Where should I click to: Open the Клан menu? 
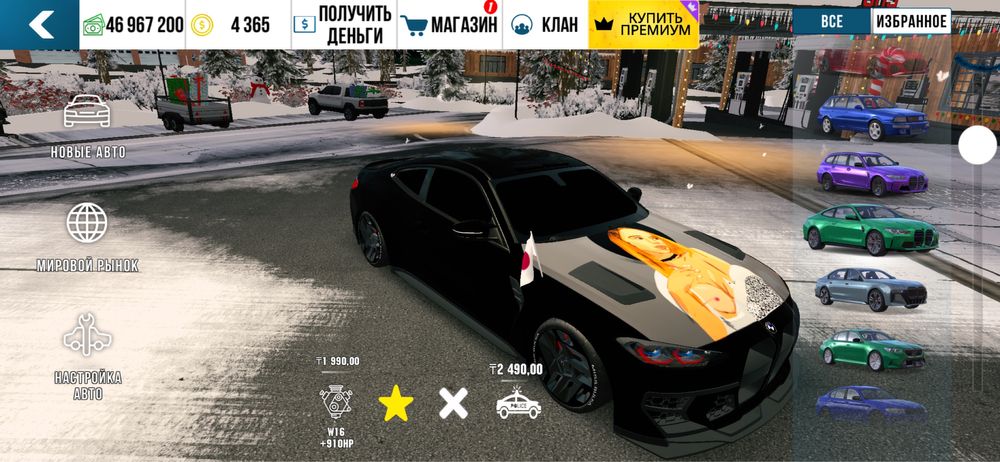point(545,25)
